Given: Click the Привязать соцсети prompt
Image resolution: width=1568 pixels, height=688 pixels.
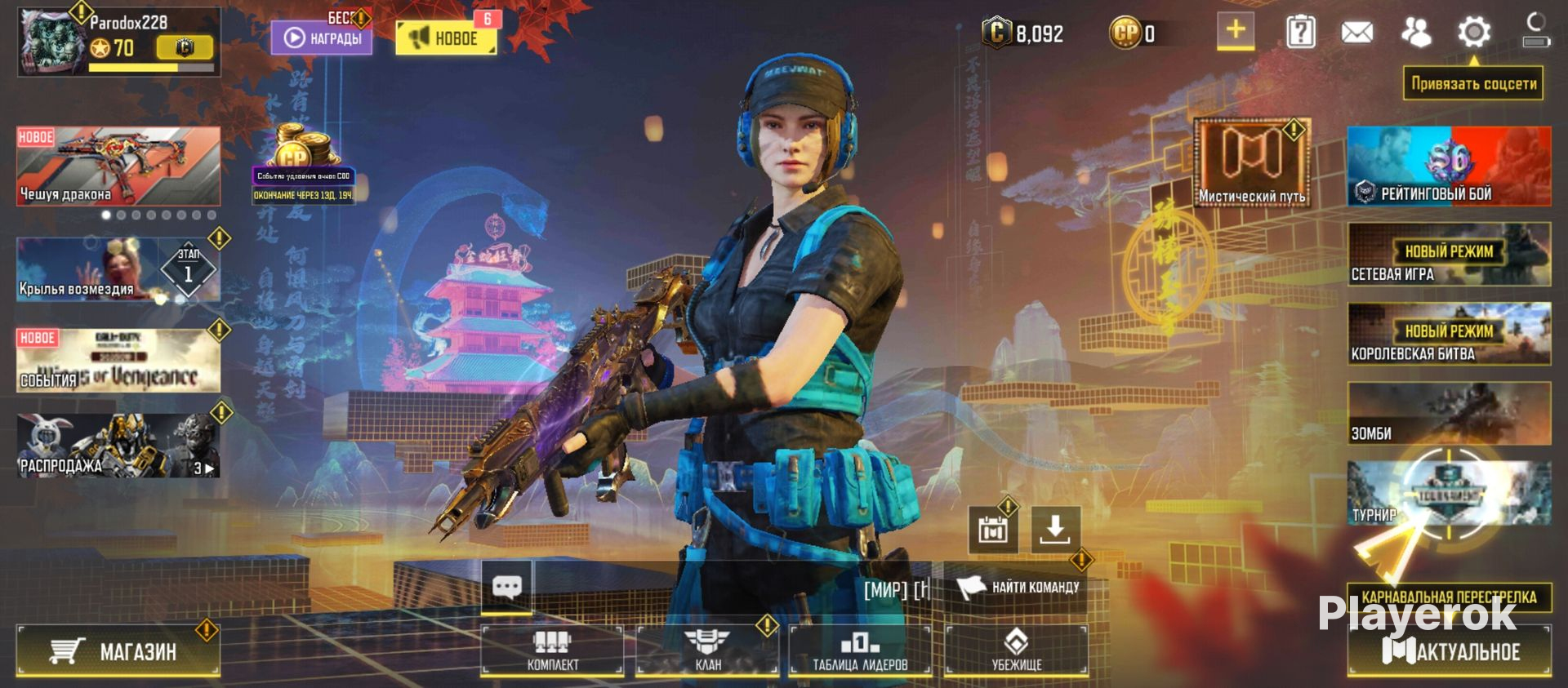Looking at the screenshot, I should click(1475, 82).
